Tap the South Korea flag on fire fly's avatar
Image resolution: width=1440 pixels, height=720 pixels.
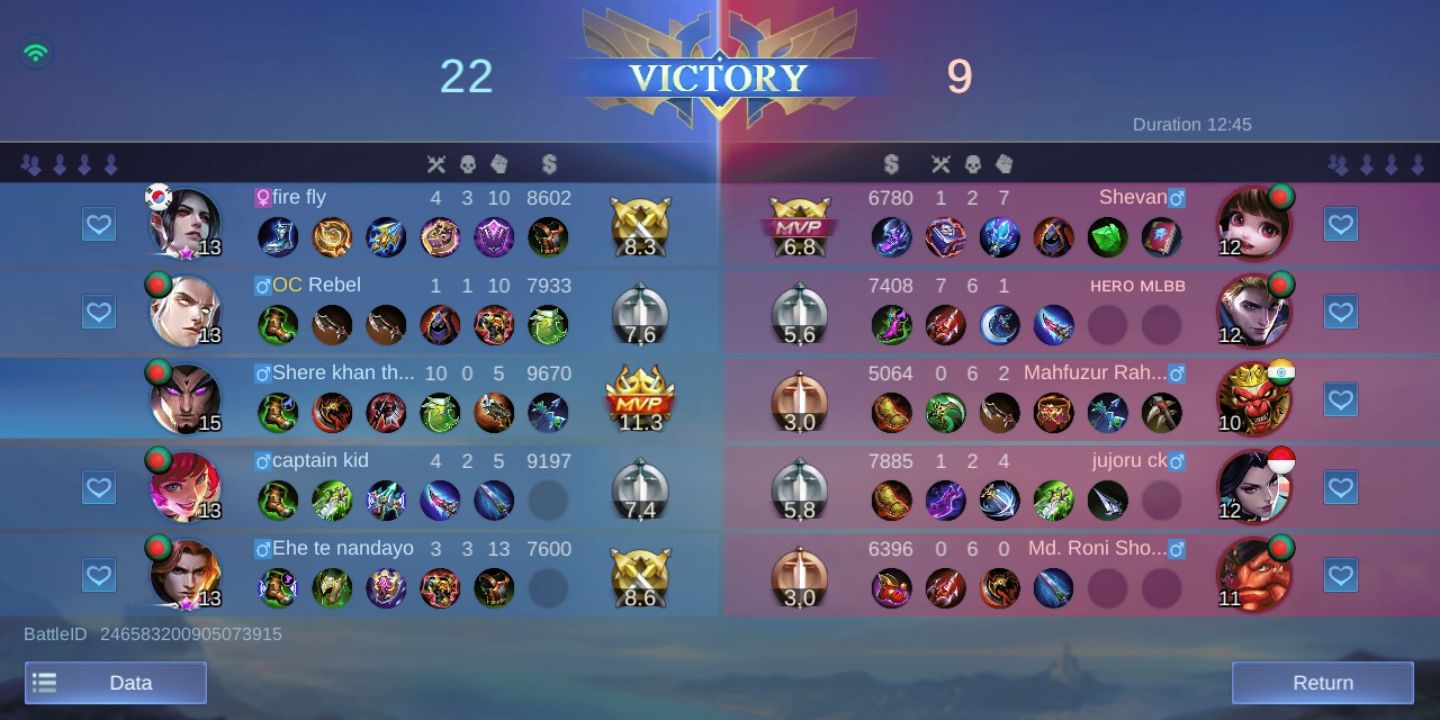point(156,196)
